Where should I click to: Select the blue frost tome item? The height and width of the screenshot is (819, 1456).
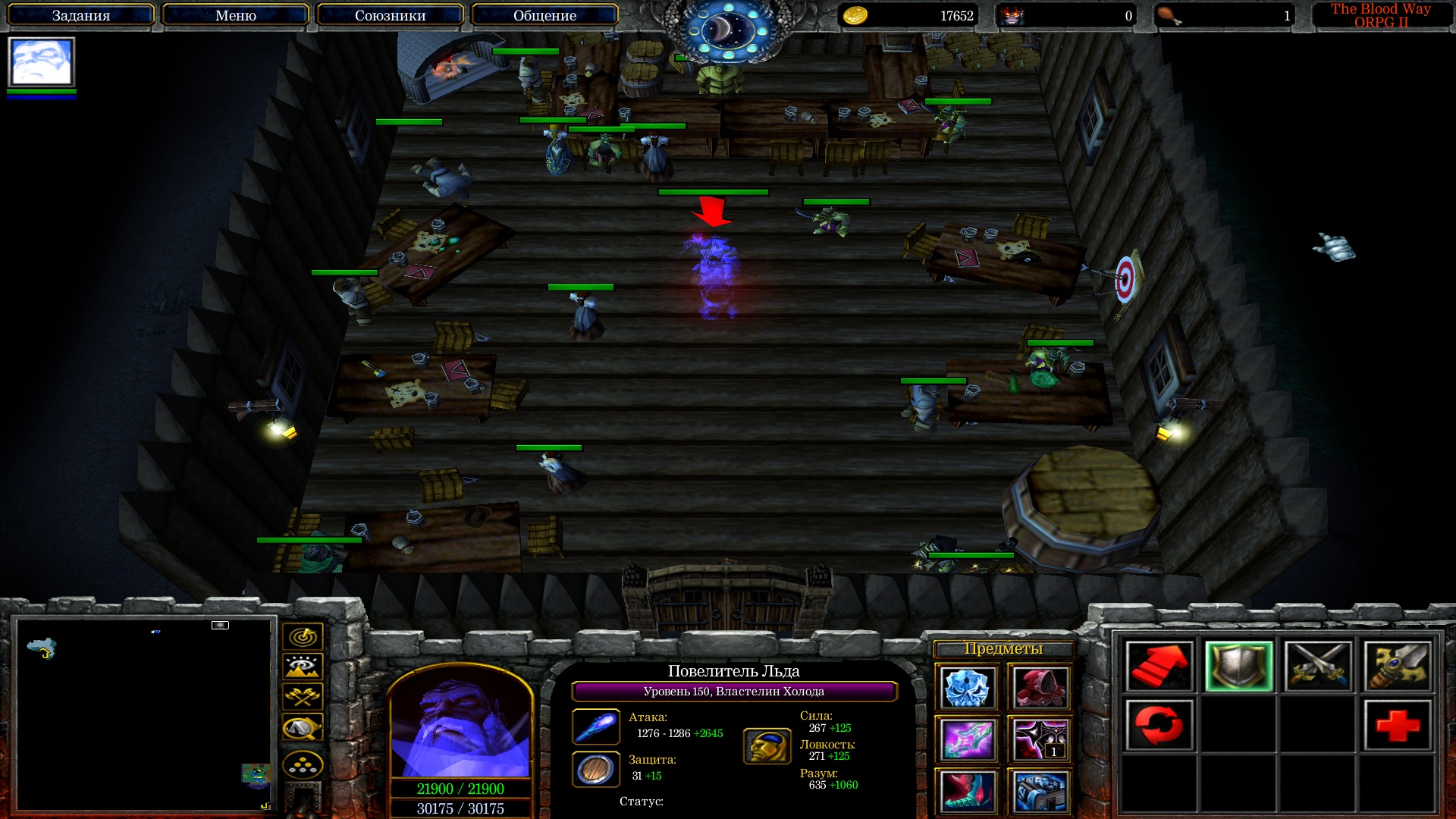[1039, 791]
